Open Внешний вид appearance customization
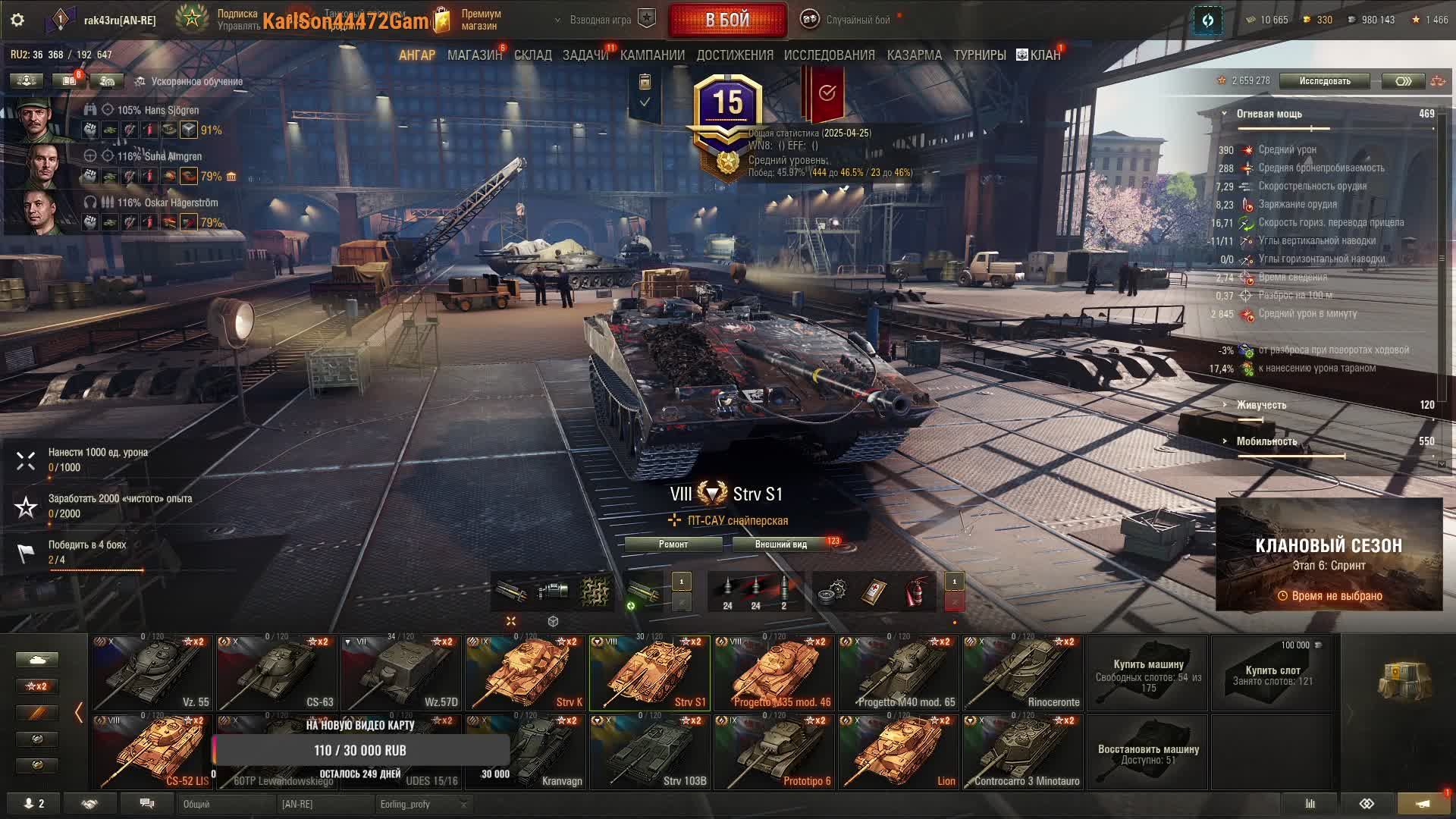The height and width of the screenshot is (819, 1456). tap(780, 544)
